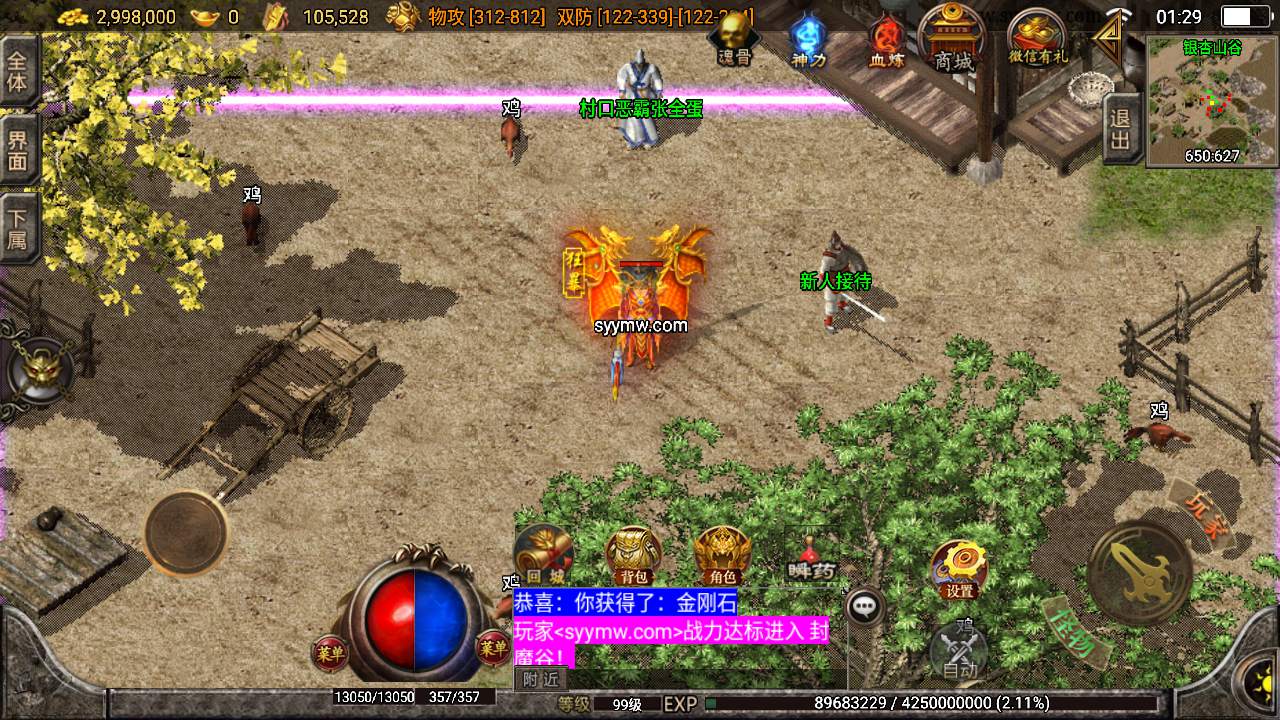Select the 玩家 target button
1280x720 pixels.
click(x=1199, y=512)
